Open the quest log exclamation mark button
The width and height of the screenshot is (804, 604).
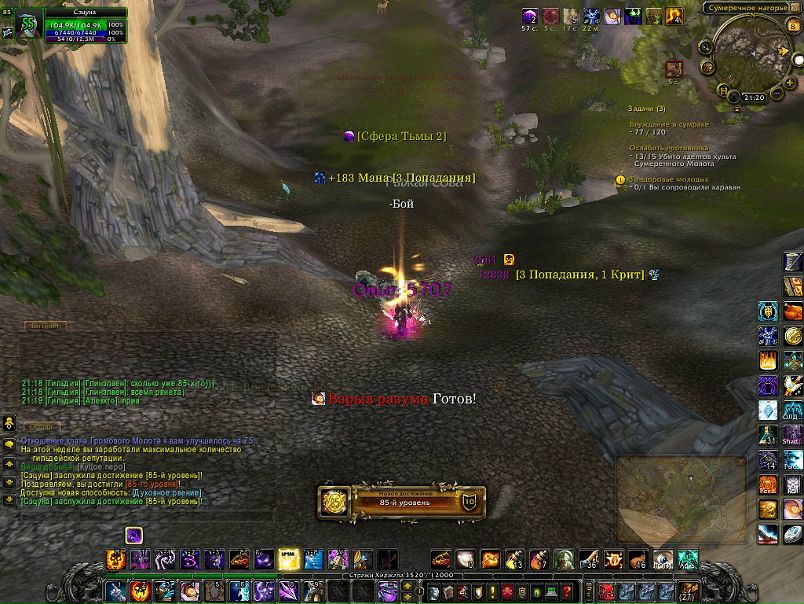coord(493,590)
